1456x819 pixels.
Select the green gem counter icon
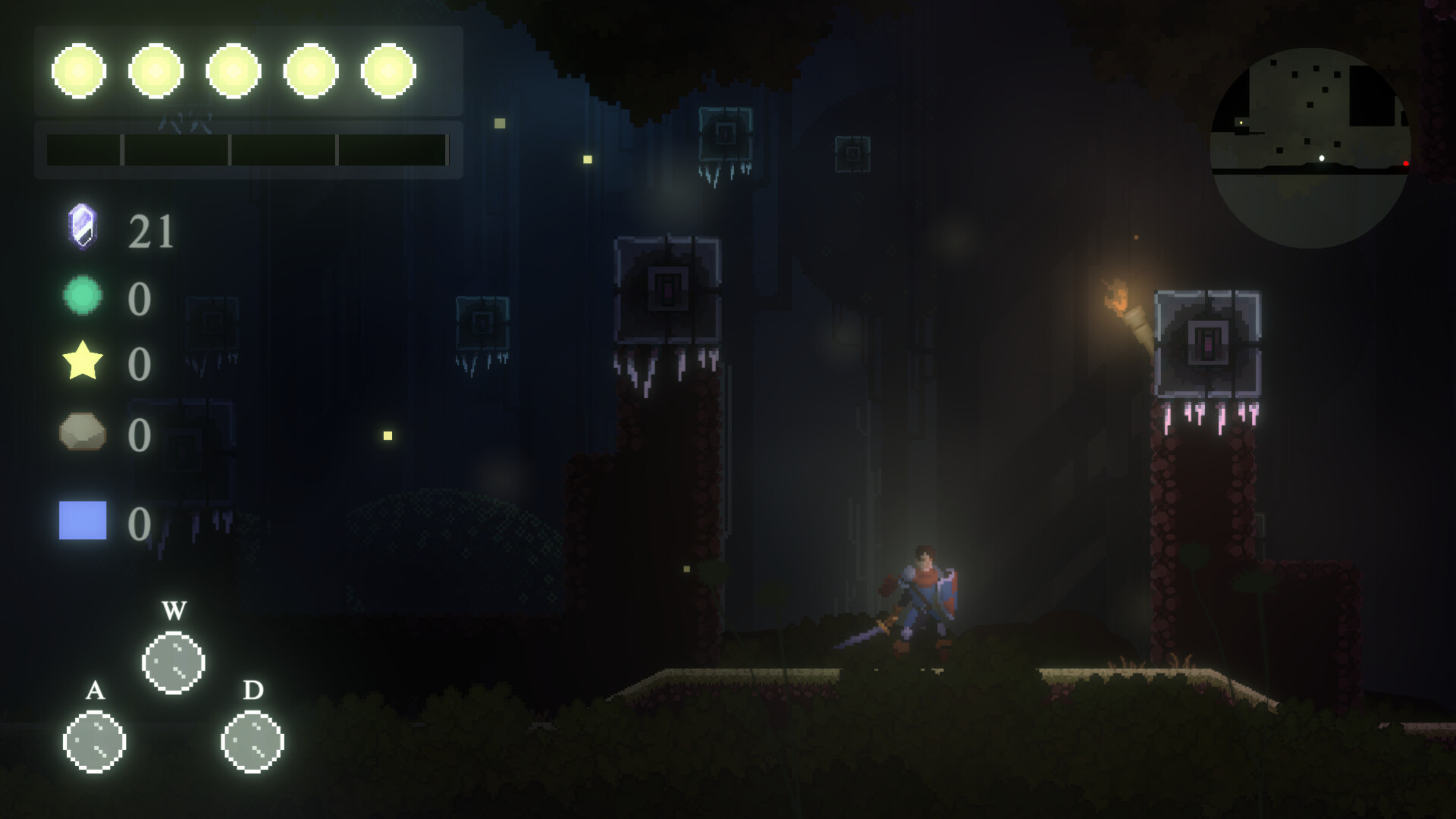[81, 296]
